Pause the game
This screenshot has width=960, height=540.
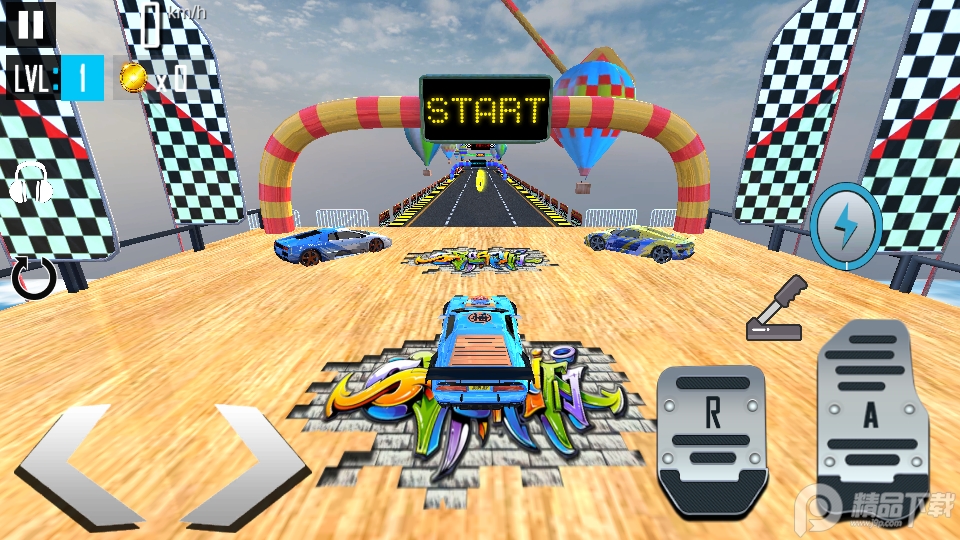pos(30,24)
